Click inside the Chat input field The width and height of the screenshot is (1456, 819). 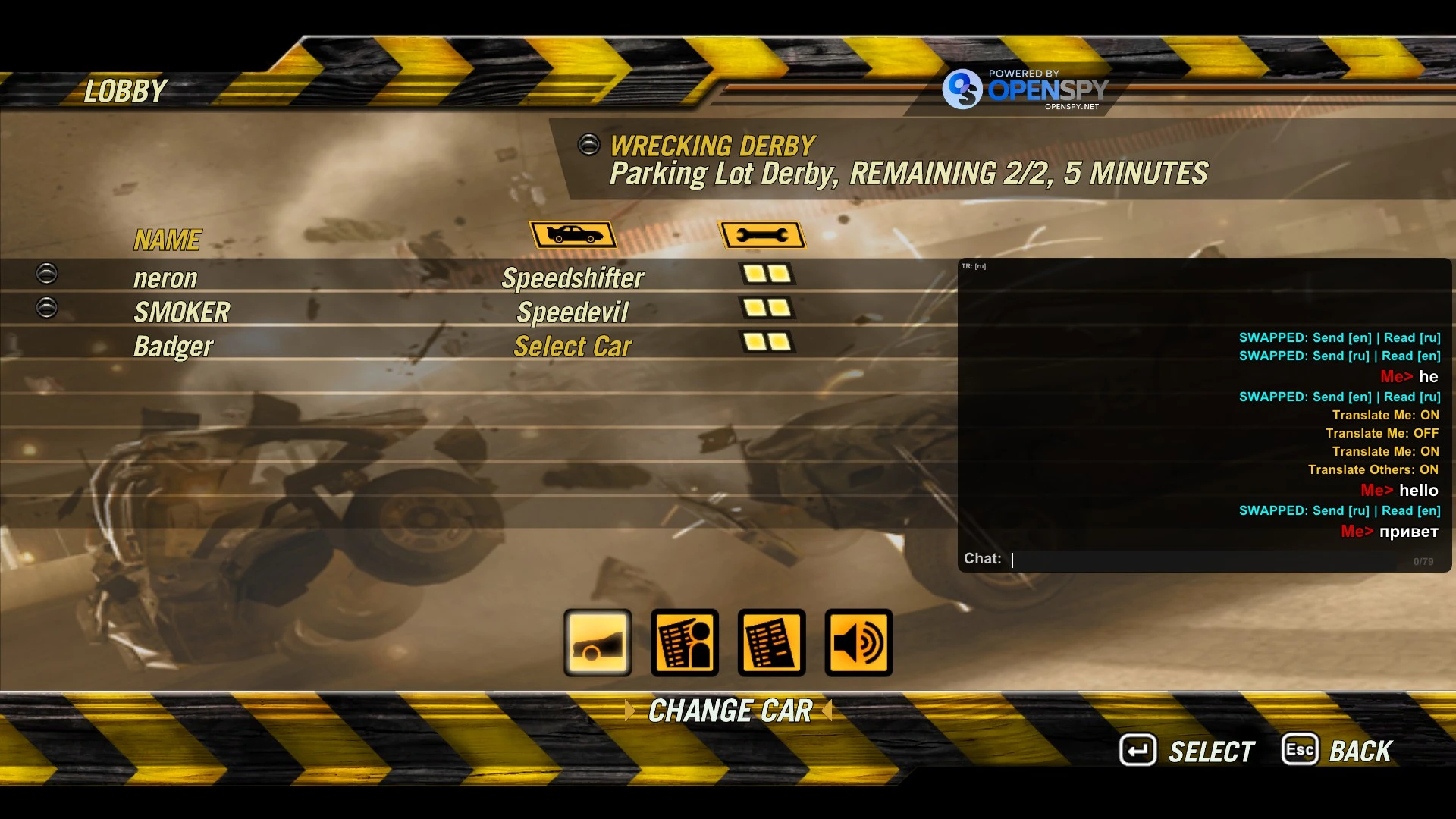(x=1213, y=559)
